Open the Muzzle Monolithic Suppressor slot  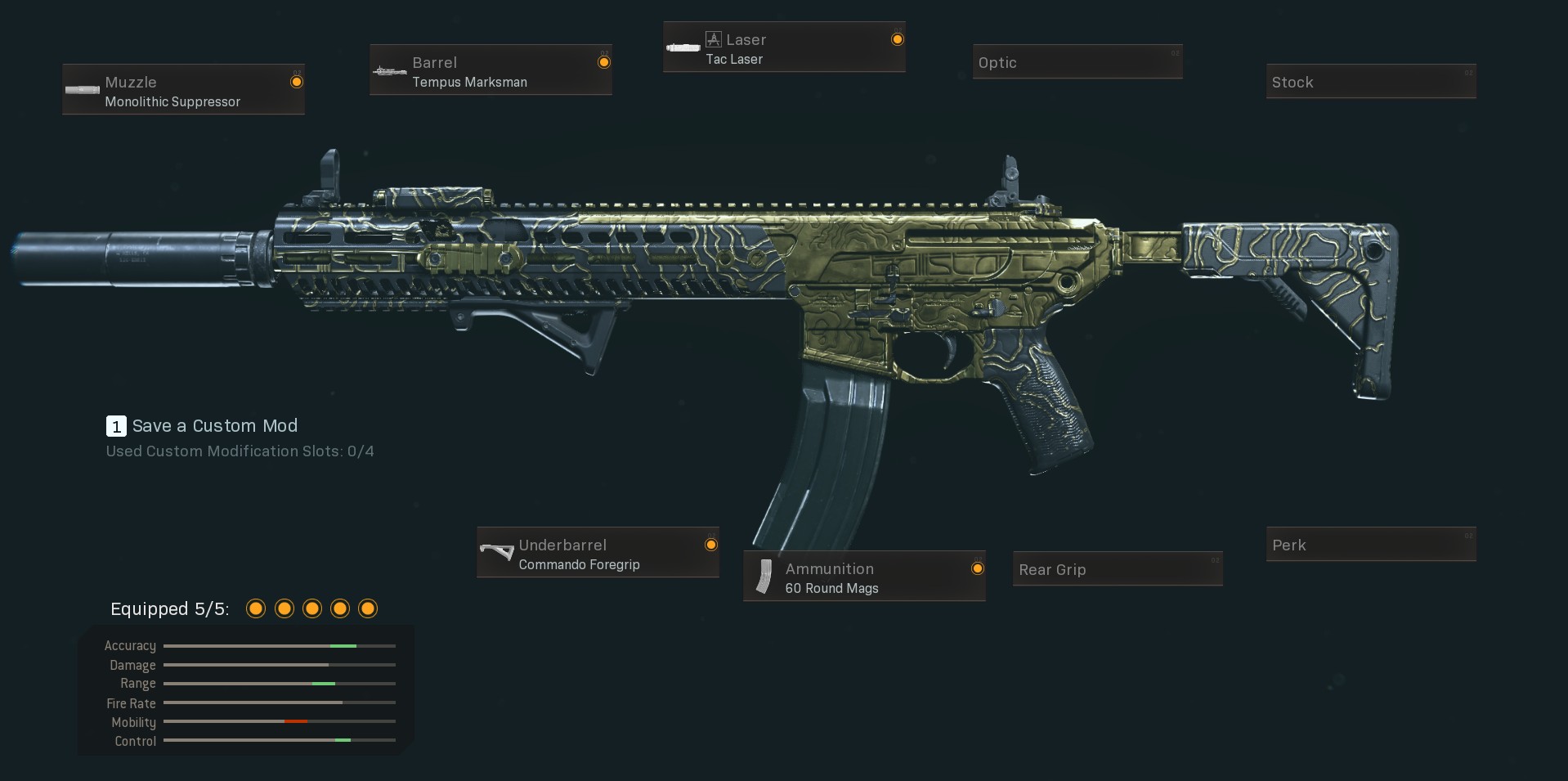[183, 90]
